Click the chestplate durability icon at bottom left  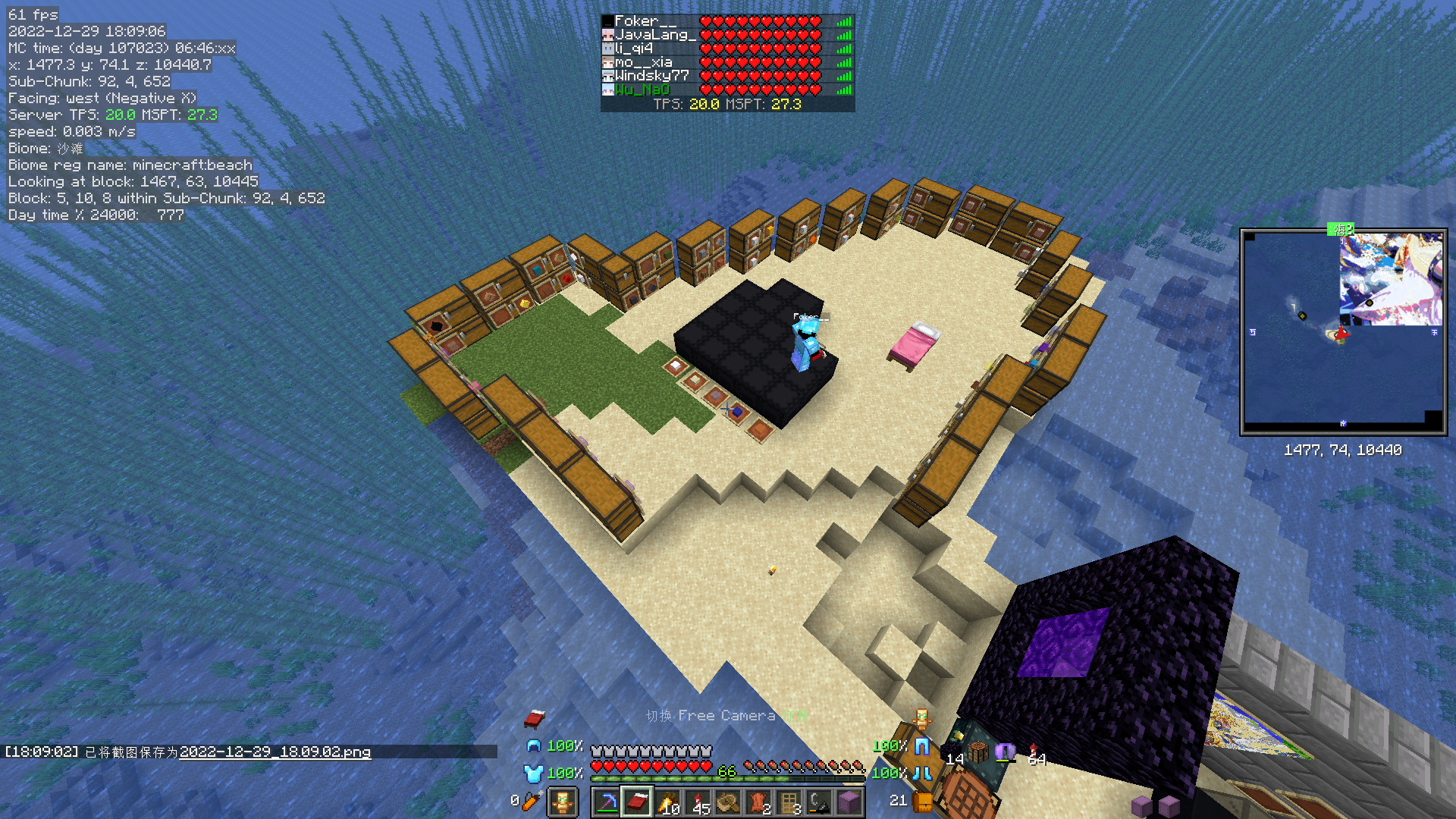coord(532,773)
